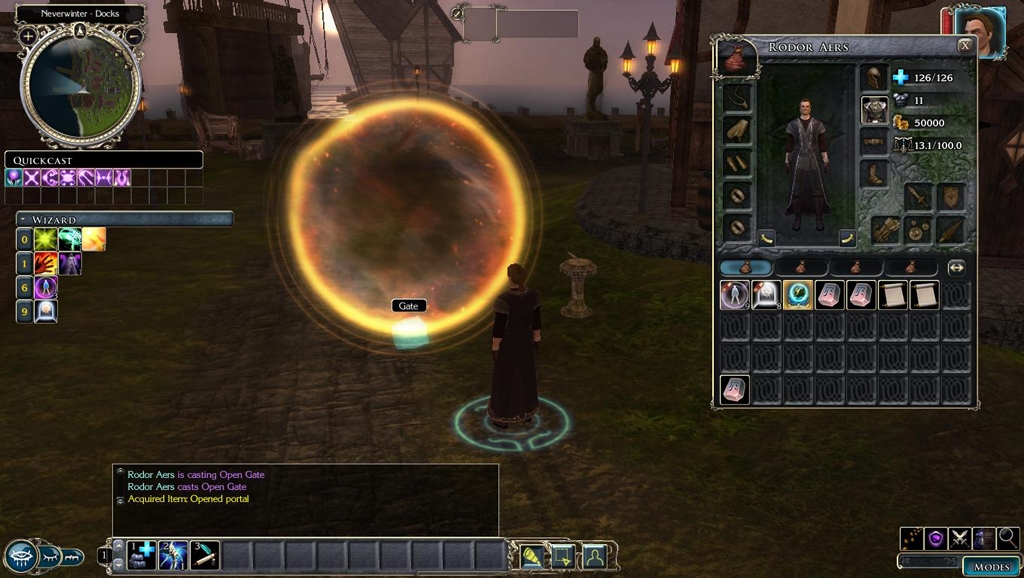Screen dimensions: 1024x578
Task: Activate the wand in hotbar slot three
Action: click(x=204, y=554)
